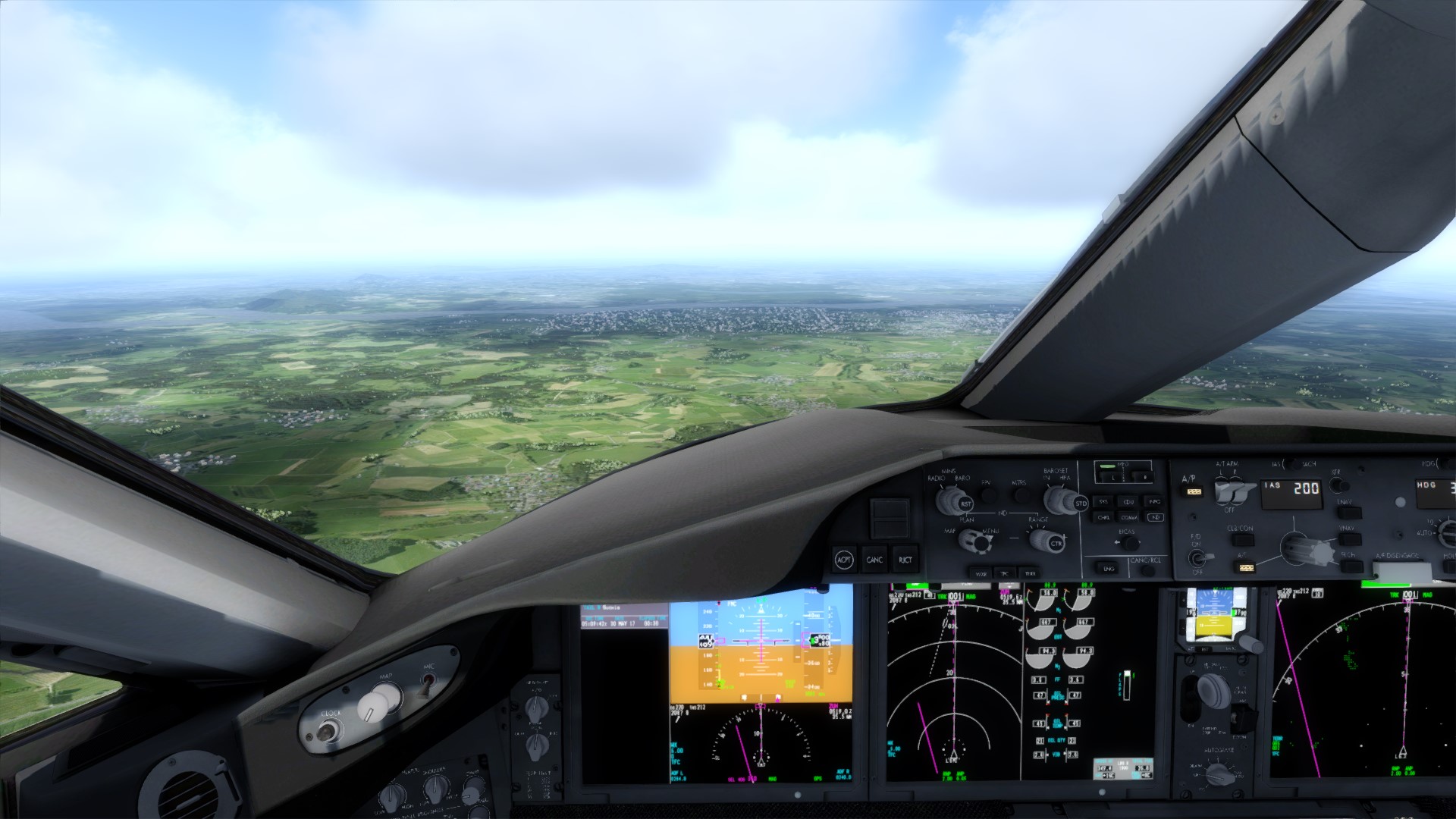The image size is (1456, 819).
Task: Activate the VNAV mode button
Action: (1348, 540)
